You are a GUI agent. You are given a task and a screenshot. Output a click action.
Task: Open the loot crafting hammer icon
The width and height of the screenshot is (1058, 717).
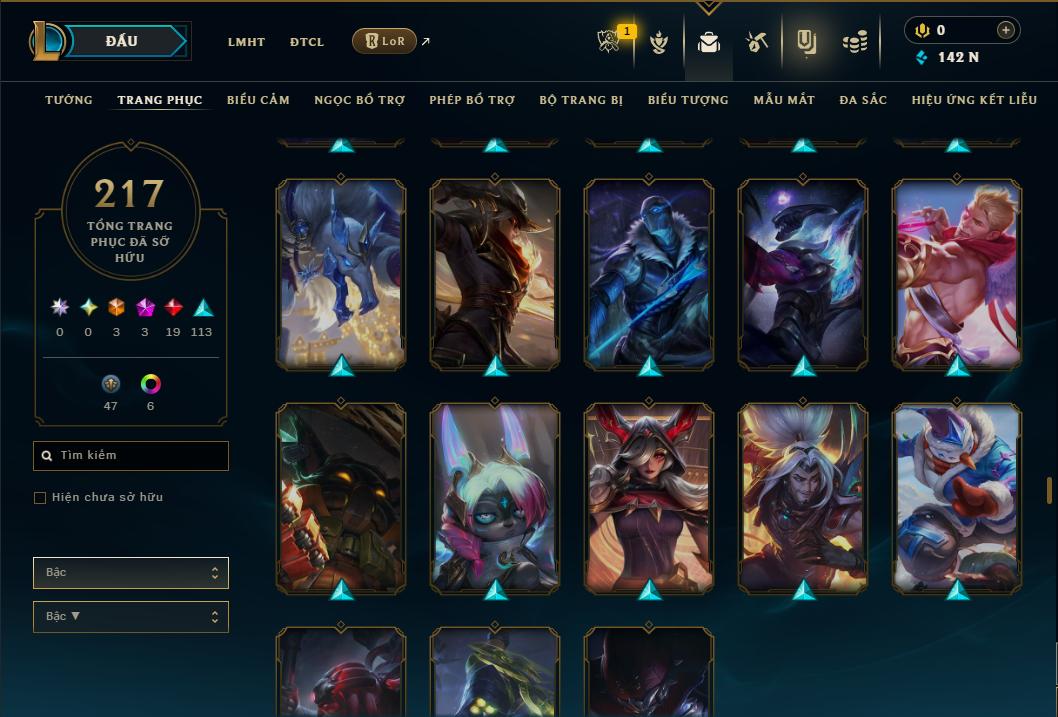click(756, 42)
